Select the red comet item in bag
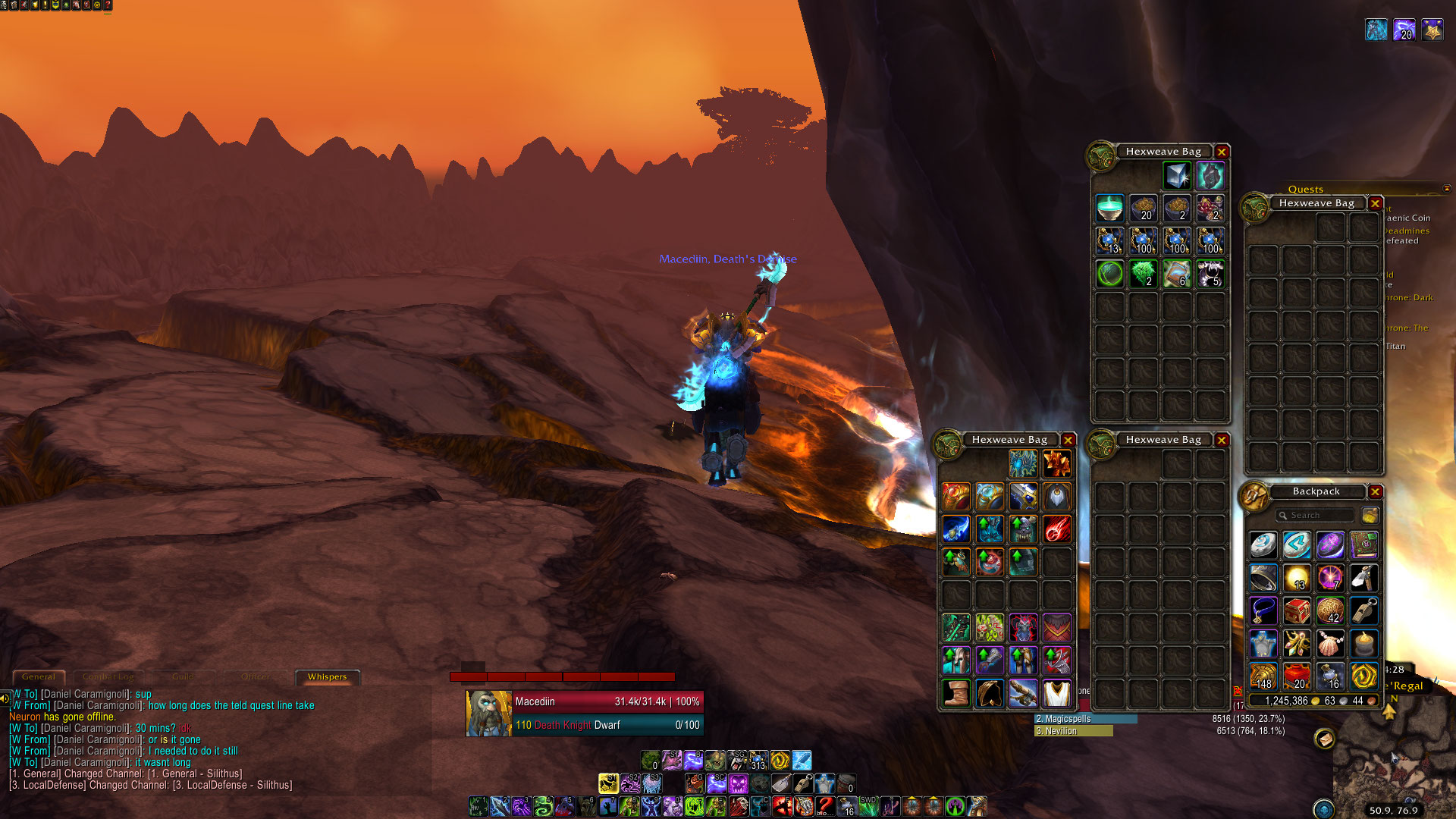Screen dimensions: 1456x819 tap(1056, 529)
